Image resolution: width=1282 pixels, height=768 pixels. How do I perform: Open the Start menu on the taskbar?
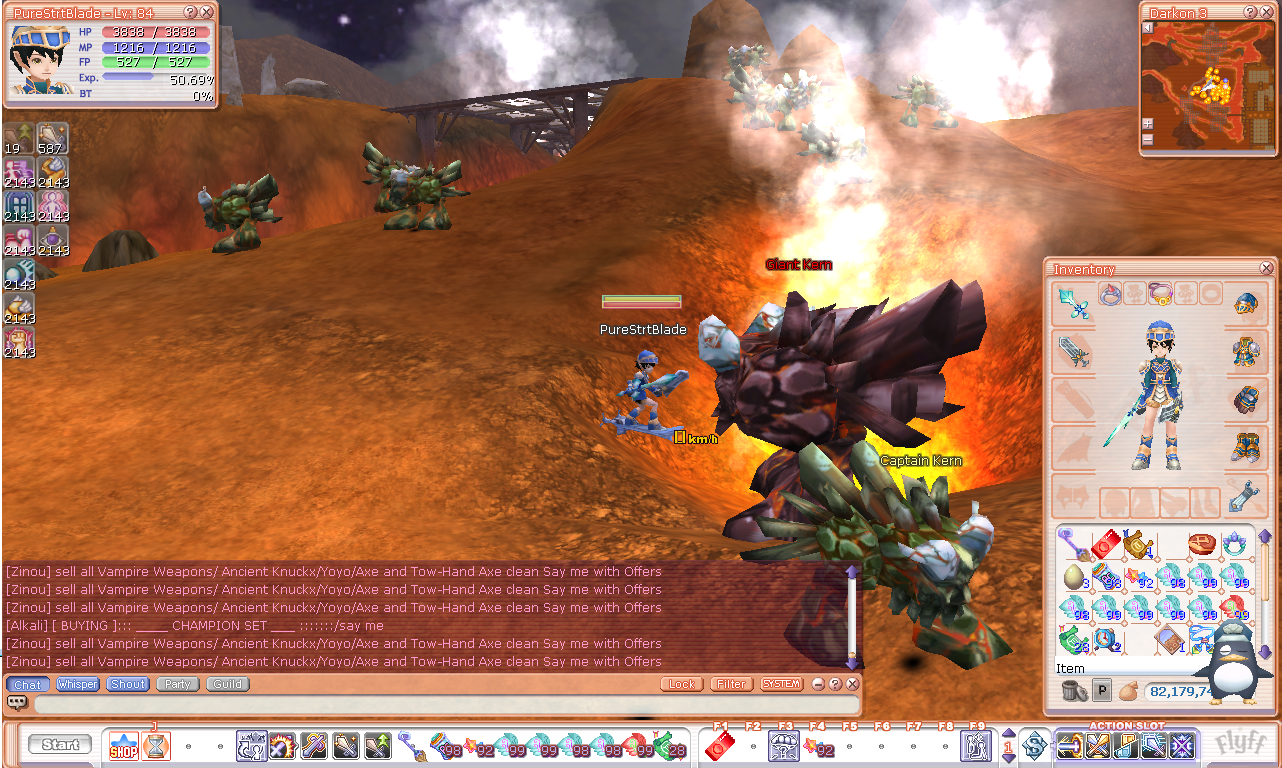60,745
